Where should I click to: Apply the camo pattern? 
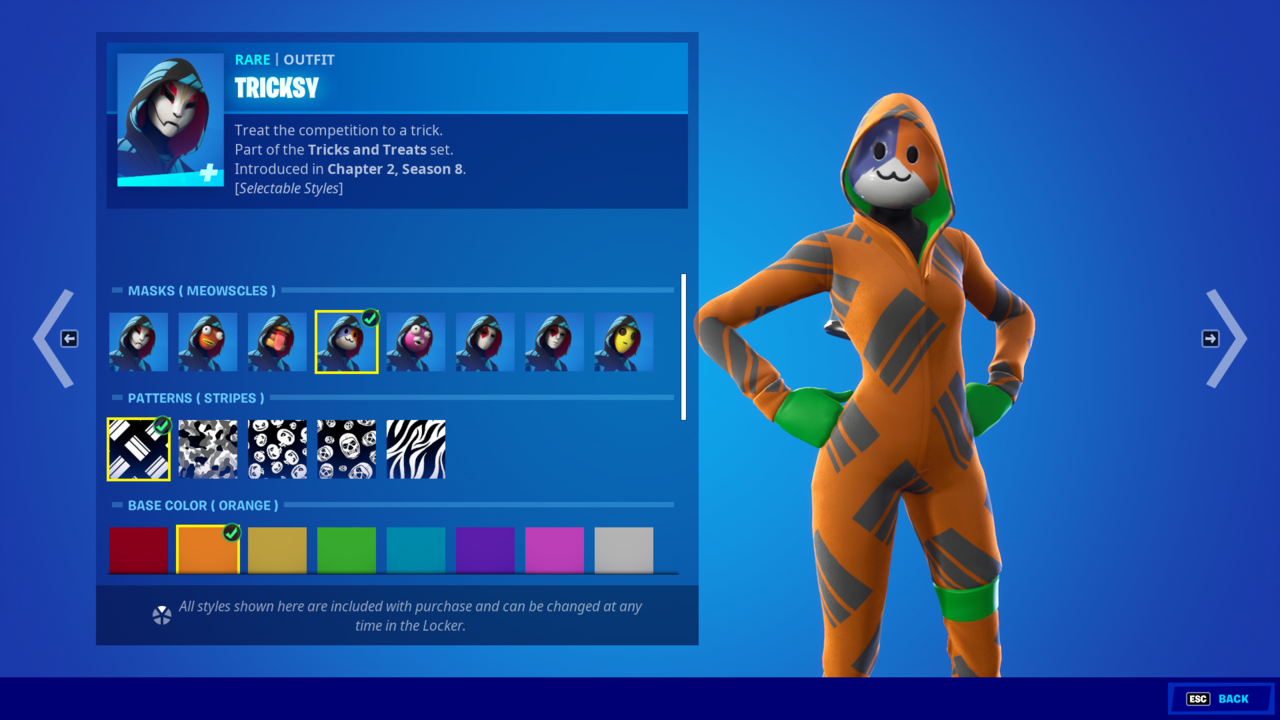(x=208, y=449)
